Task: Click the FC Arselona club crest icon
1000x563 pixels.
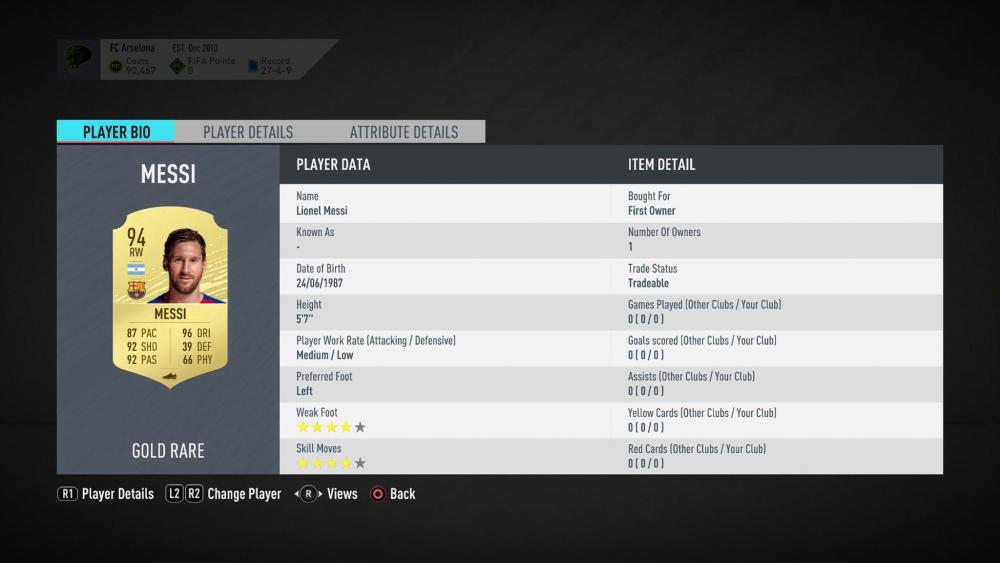Action: tap(79, 59)
